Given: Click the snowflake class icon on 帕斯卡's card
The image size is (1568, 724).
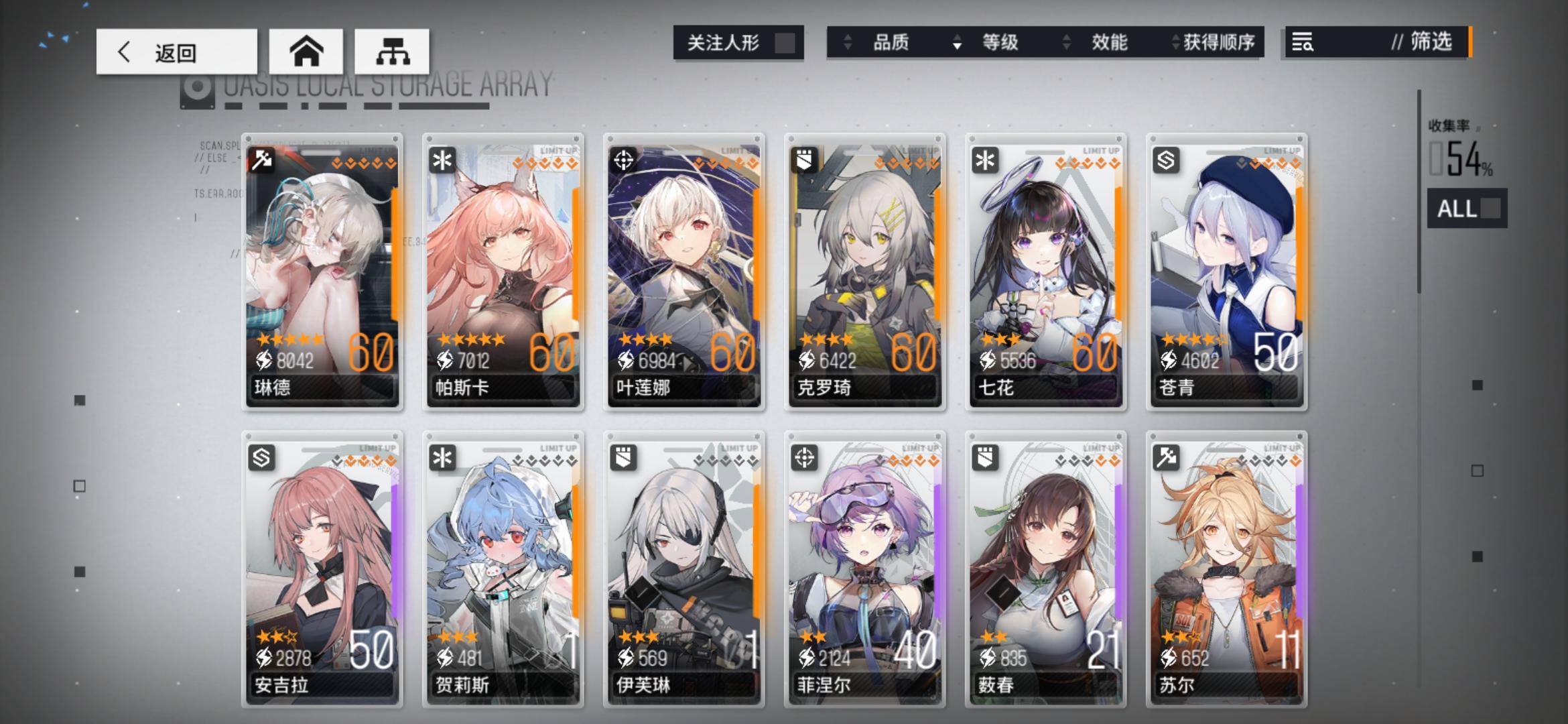Looking at the screenshot, I should pos(442,158).
